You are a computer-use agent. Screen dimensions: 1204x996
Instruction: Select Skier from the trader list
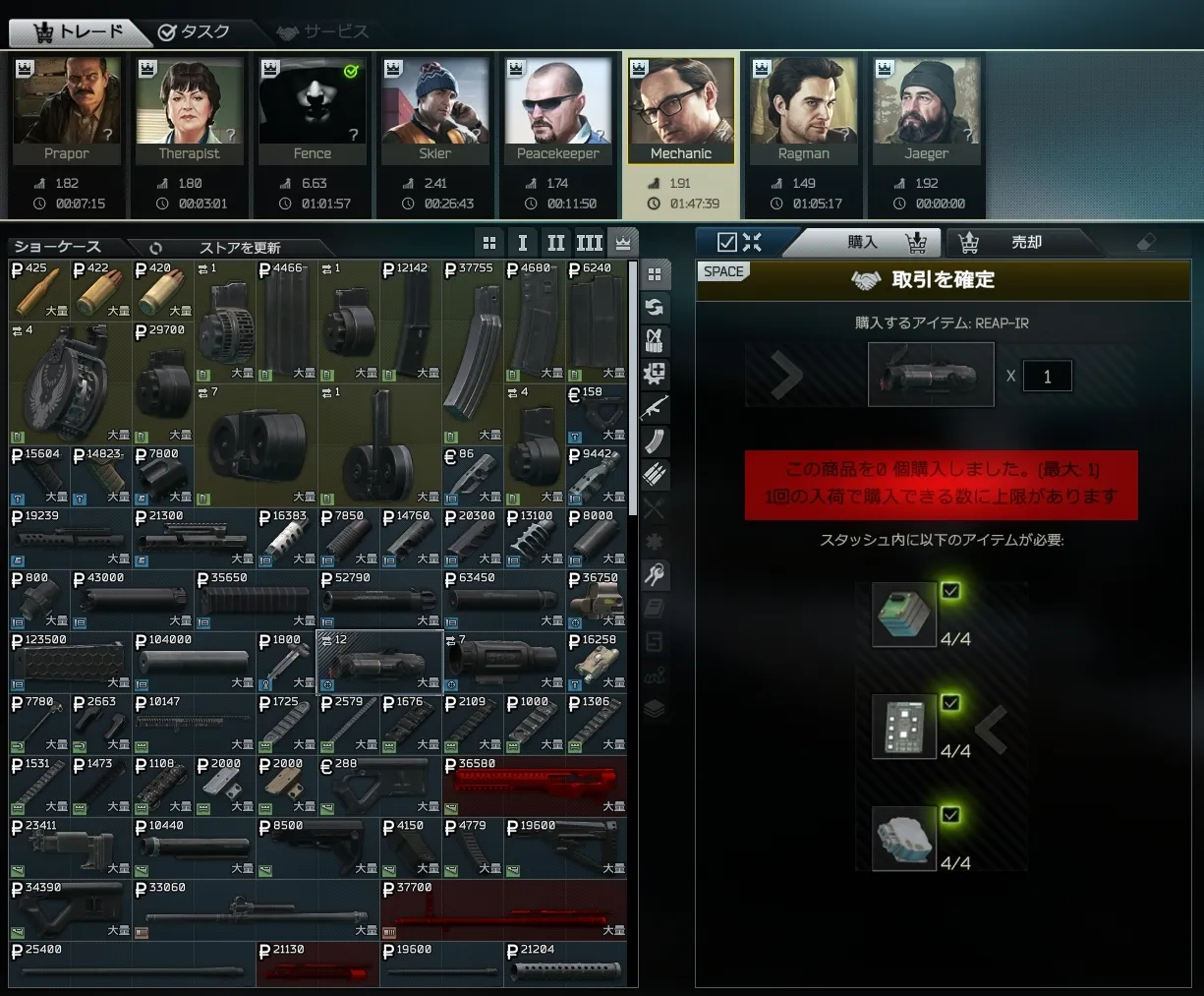[435, 110]
